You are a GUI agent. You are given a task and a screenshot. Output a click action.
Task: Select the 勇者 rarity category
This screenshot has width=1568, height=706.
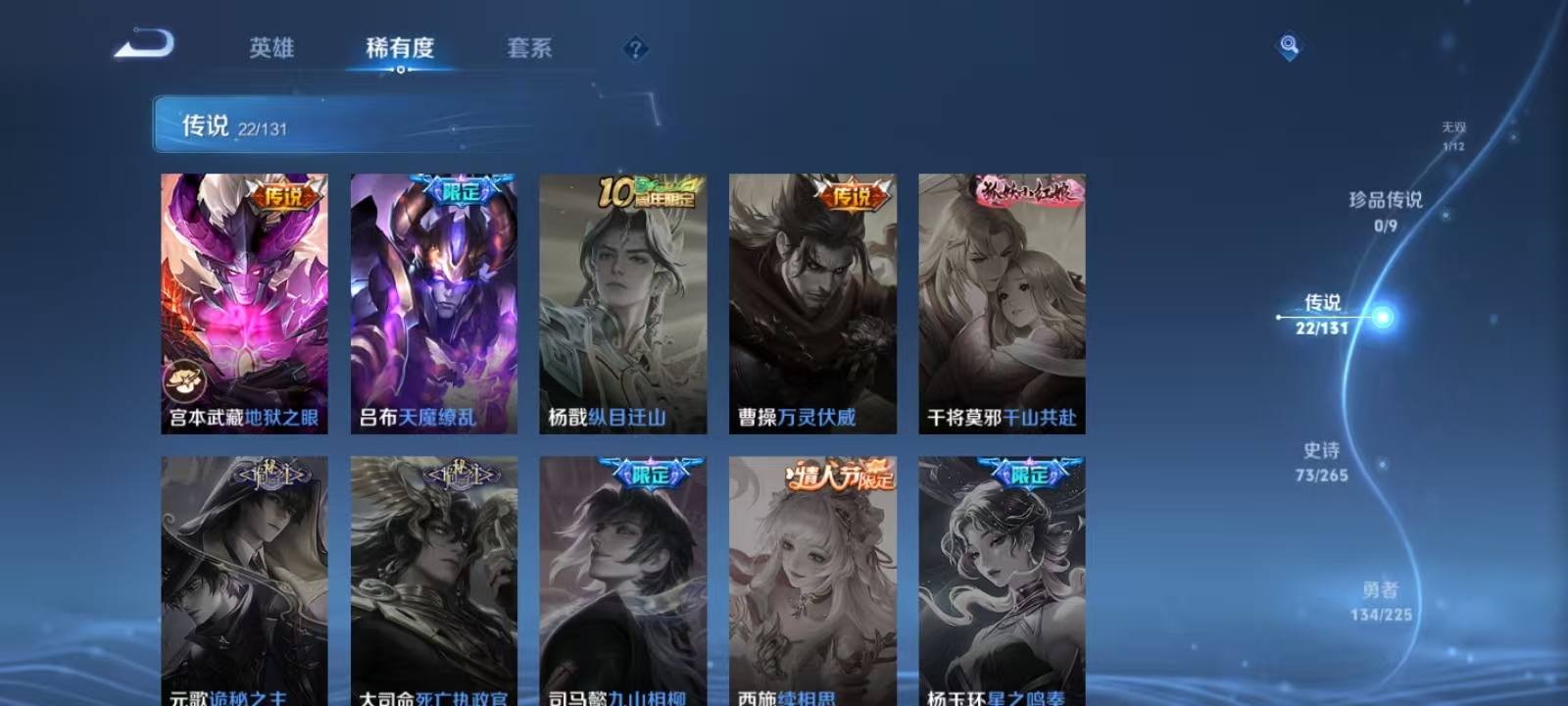click(x=1381, y=593)
